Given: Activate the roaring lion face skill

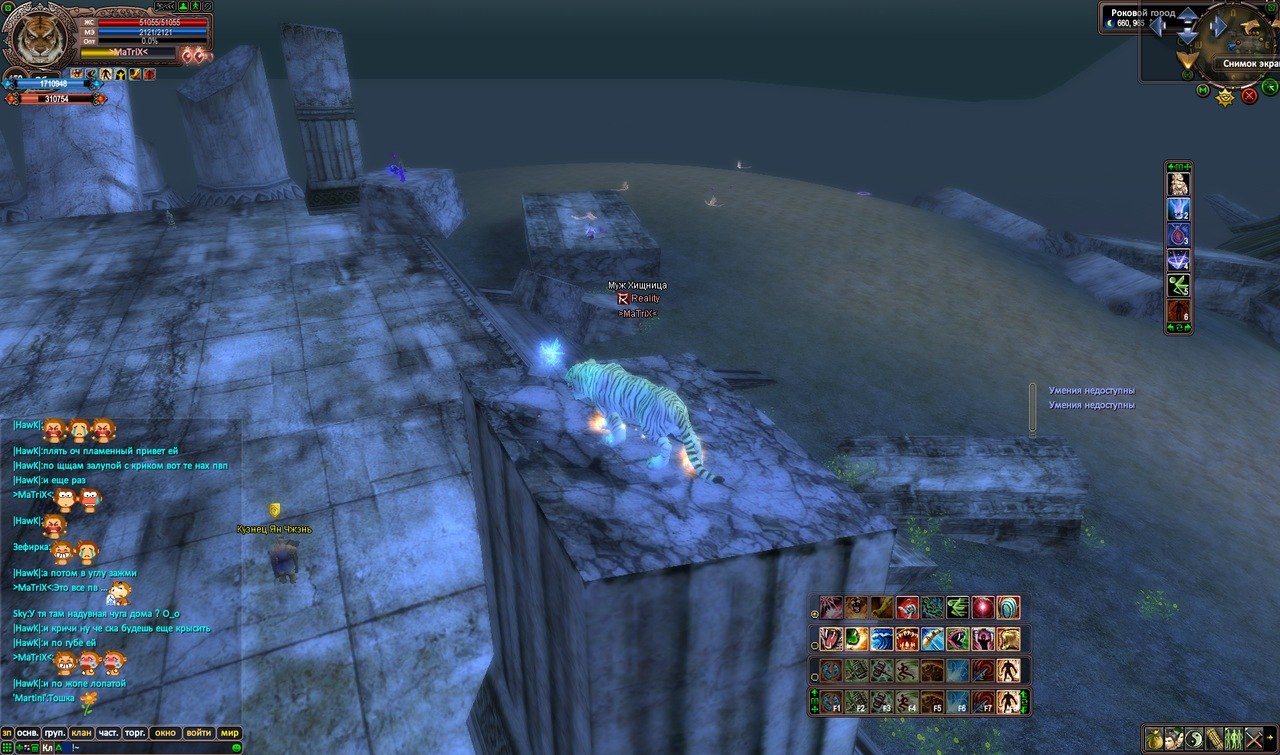Looking at the screenshot, I should (856, 607).
